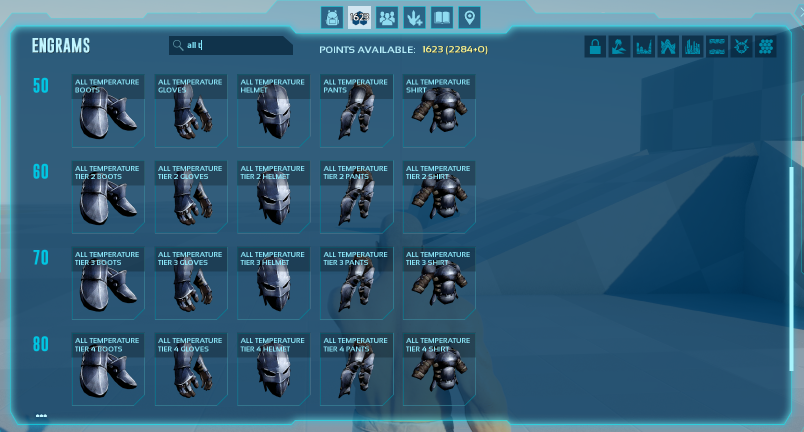Show the map pin tab
Screen dimensions: 804x432
(469, 18)
